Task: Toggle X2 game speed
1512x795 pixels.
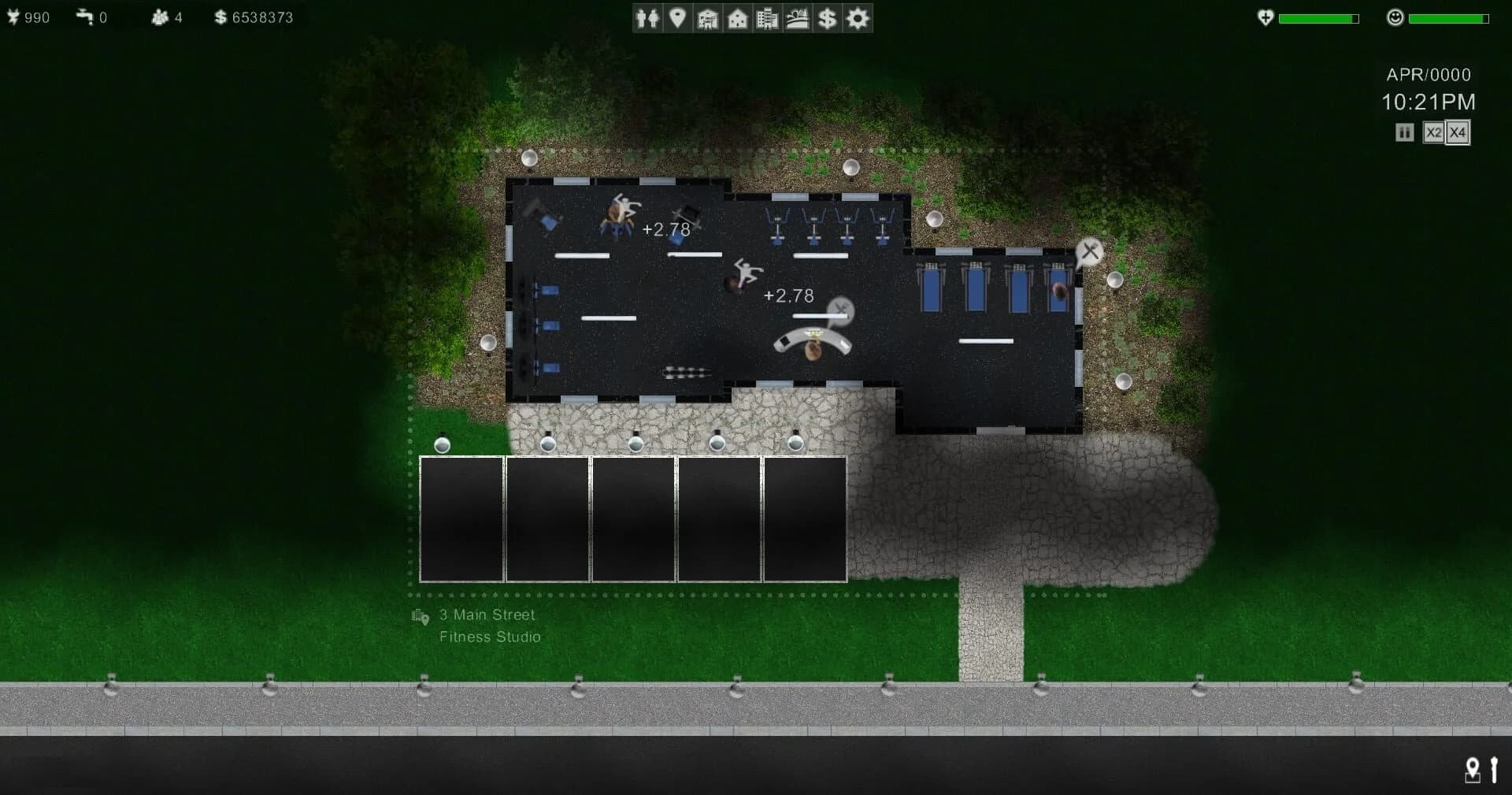Action: [1433, 132]
